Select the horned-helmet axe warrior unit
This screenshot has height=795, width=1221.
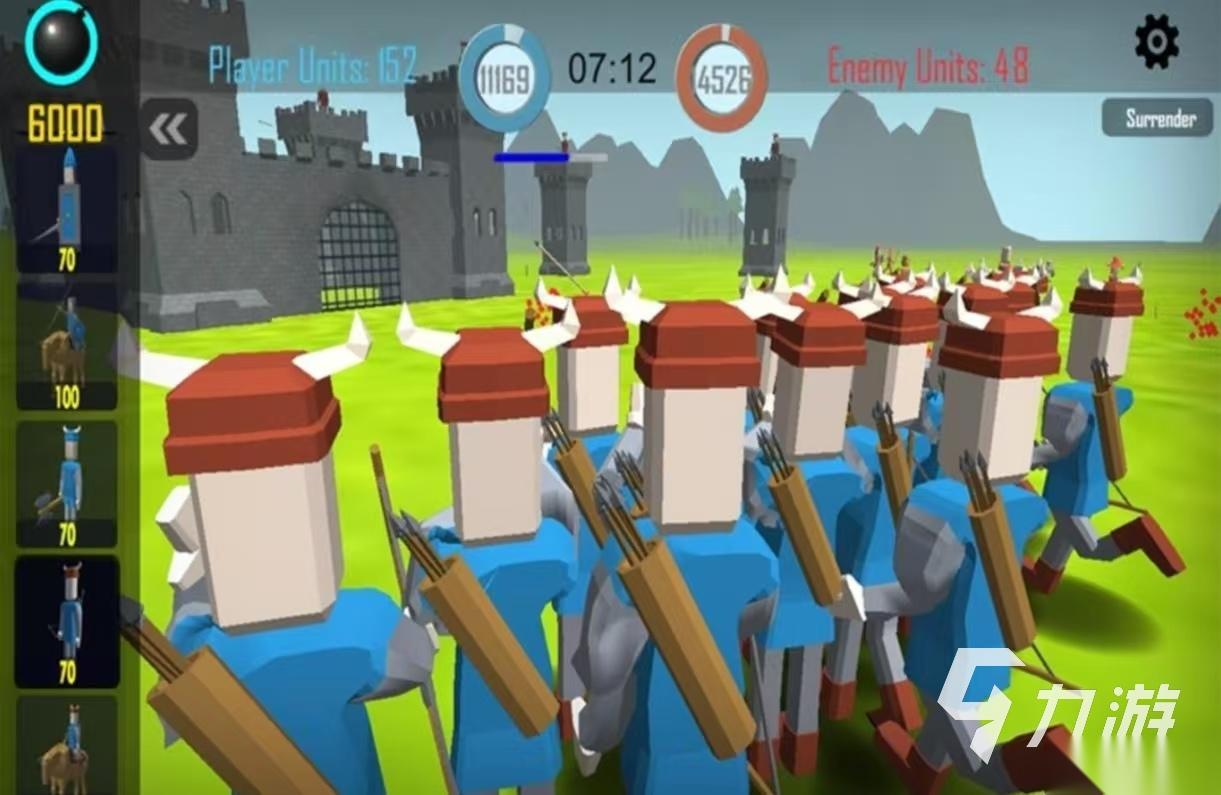(67, 484)
